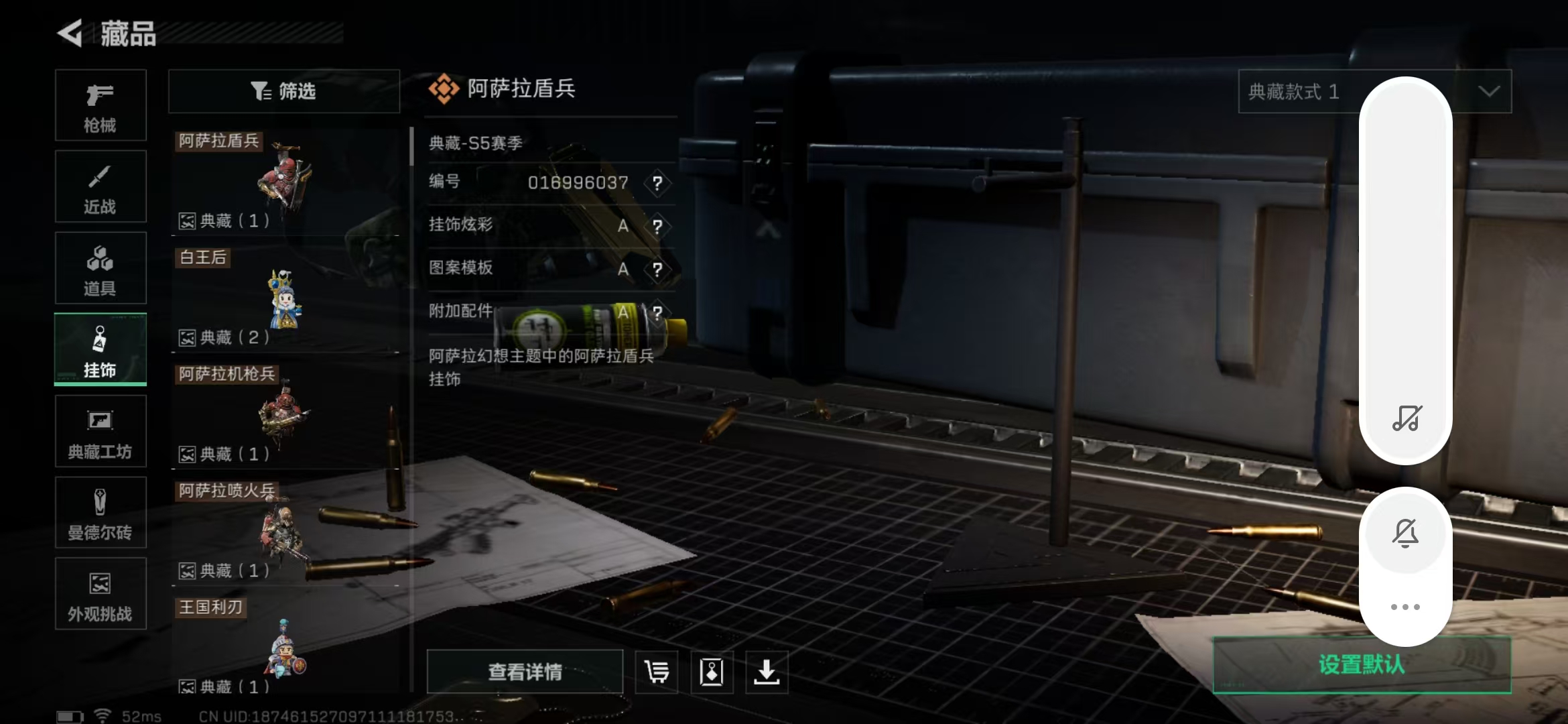
Task: Open the three-dot more options menu
Action: pyautogui.click(x=1406, y=607)
